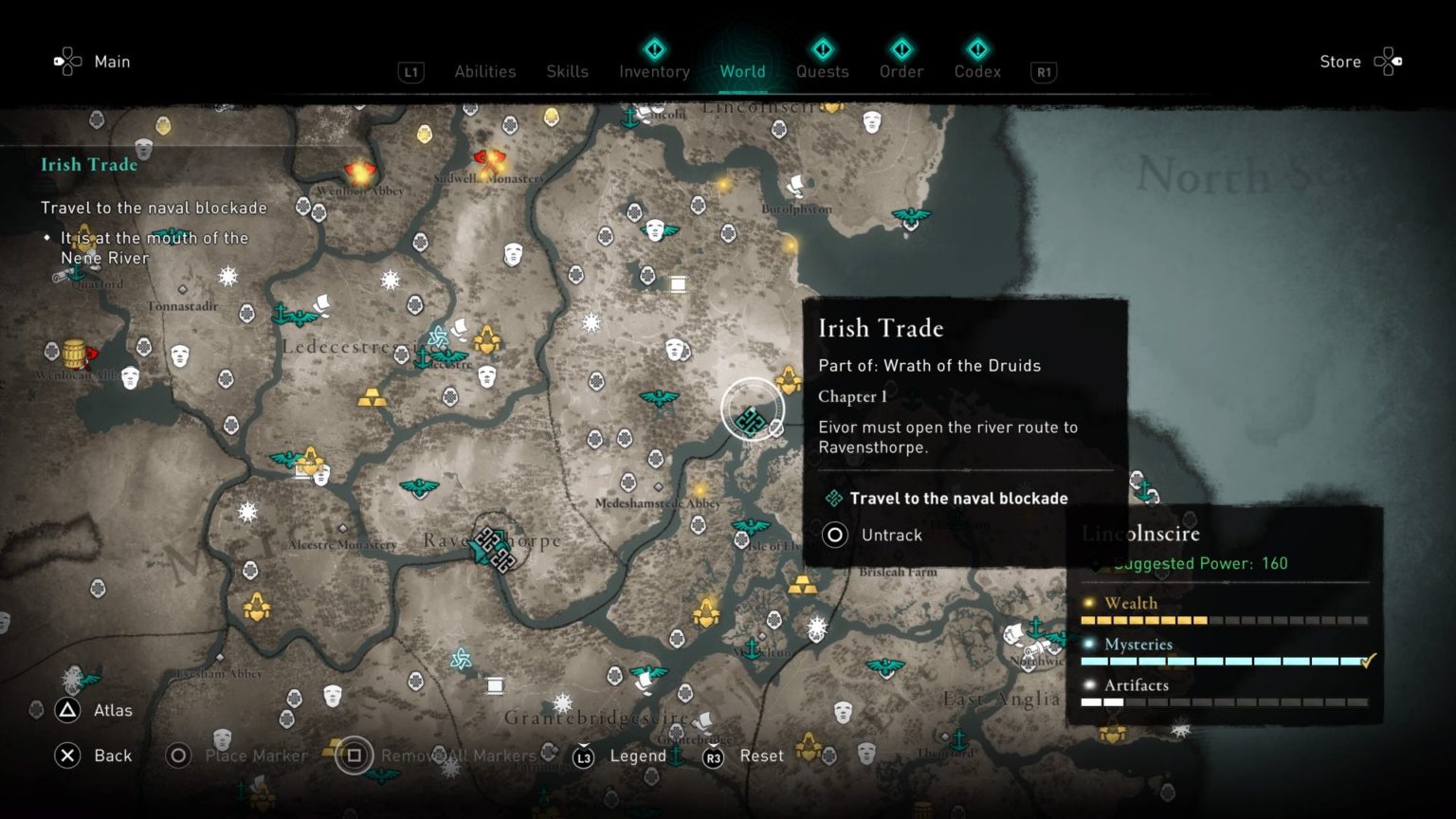Viewport: 1456px width, 819px height.
Task: Click the controller icon beside Store
Action: (x=1388, y=61)
